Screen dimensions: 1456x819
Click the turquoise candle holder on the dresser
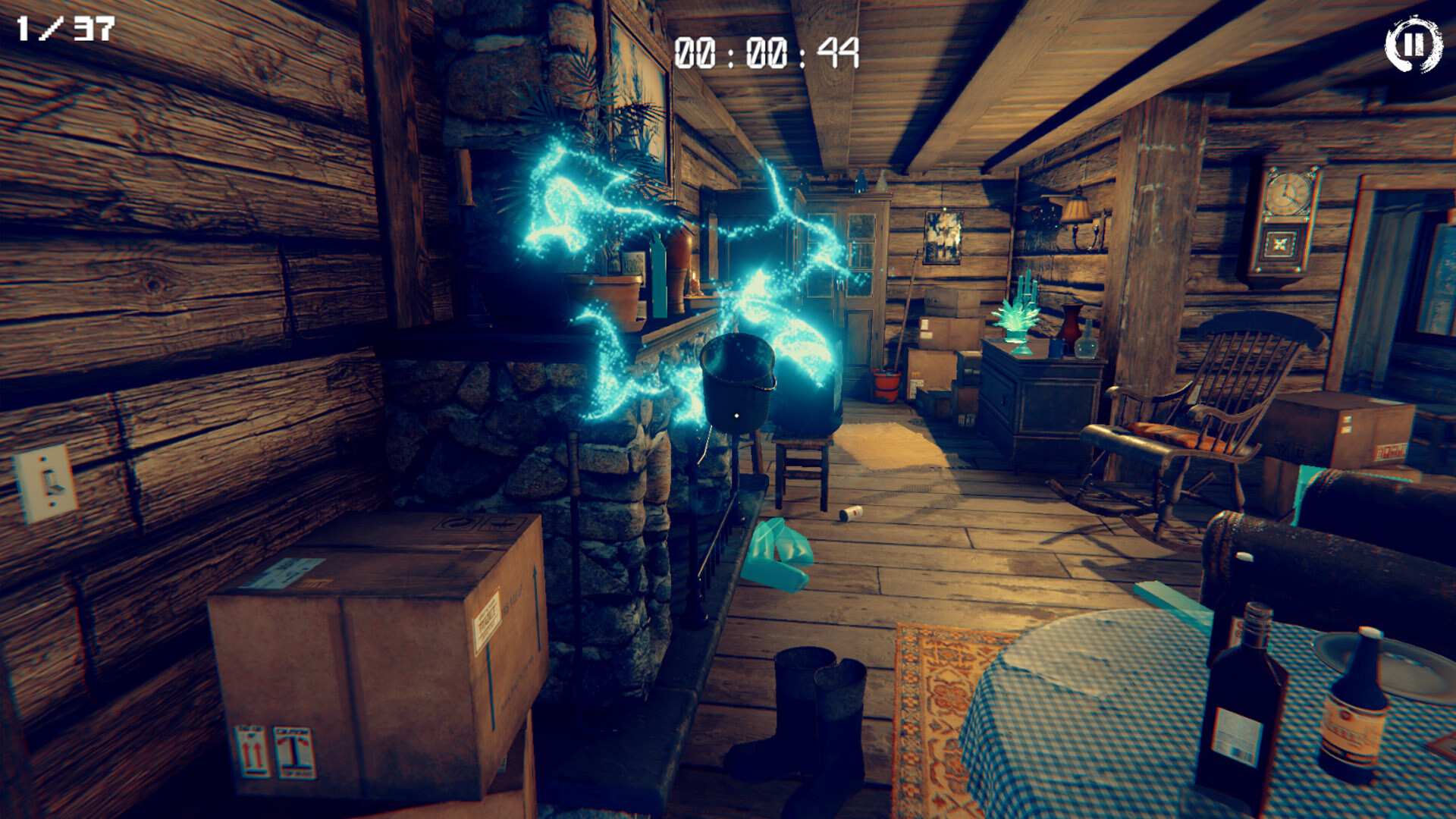click(1016, 318)
